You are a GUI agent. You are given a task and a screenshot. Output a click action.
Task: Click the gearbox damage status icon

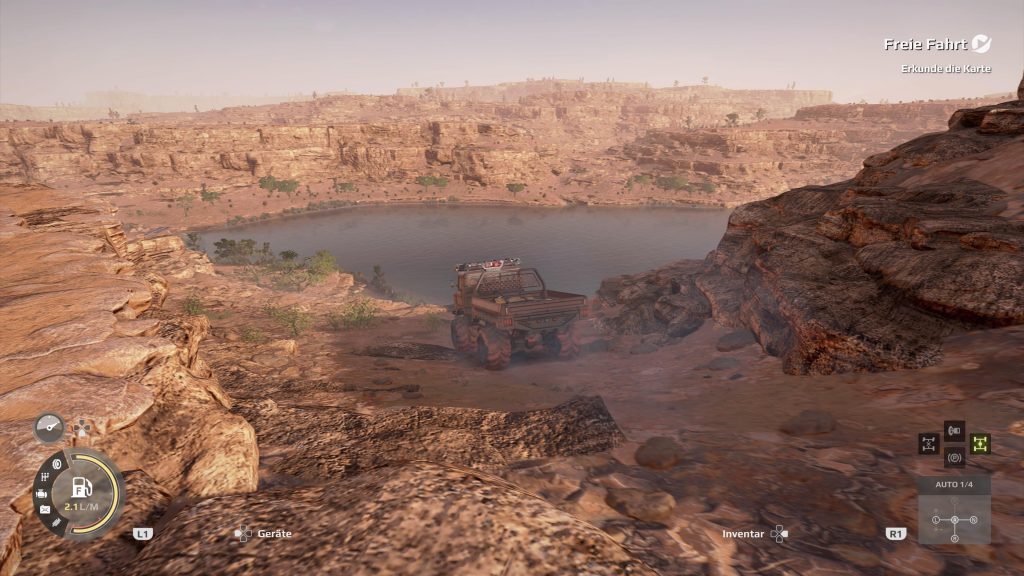(43, 477)
